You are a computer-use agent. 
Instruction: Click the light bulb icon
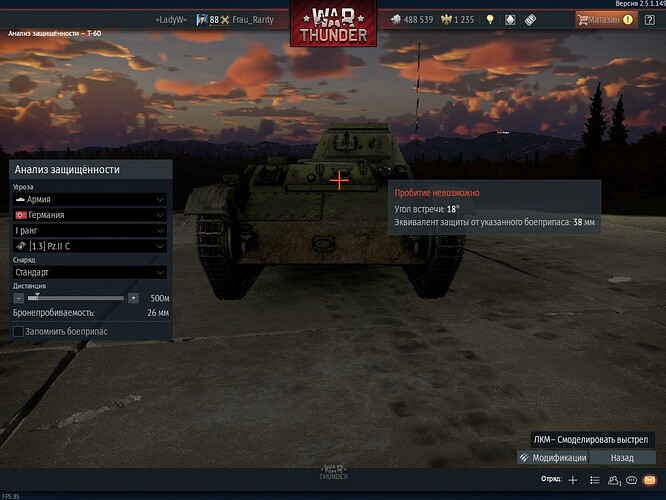coord(490,19)
